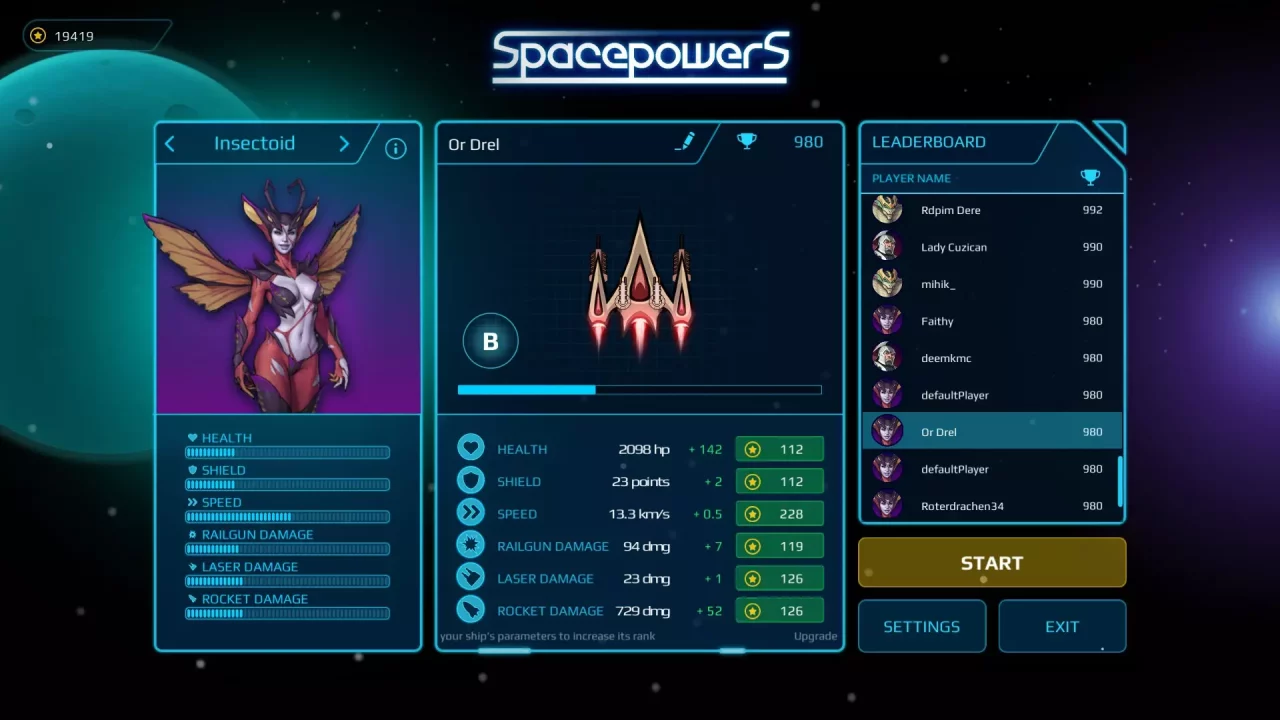Click the railgun damage burst icon
The image size is (1280, 720).
(x=471, y=545)
